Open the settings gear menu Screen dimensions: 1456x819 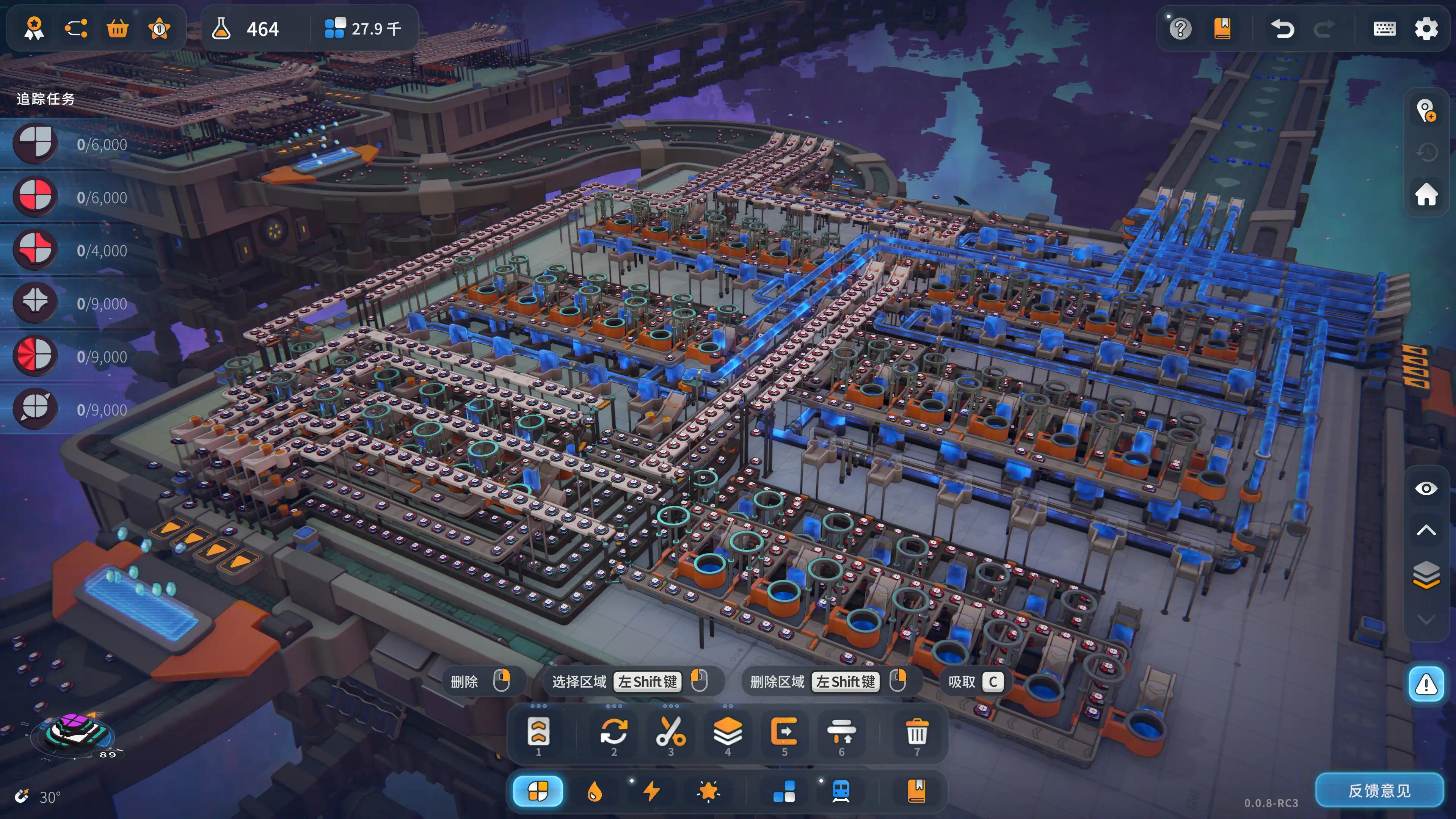pyautogui.click(x=1426, y=28)
